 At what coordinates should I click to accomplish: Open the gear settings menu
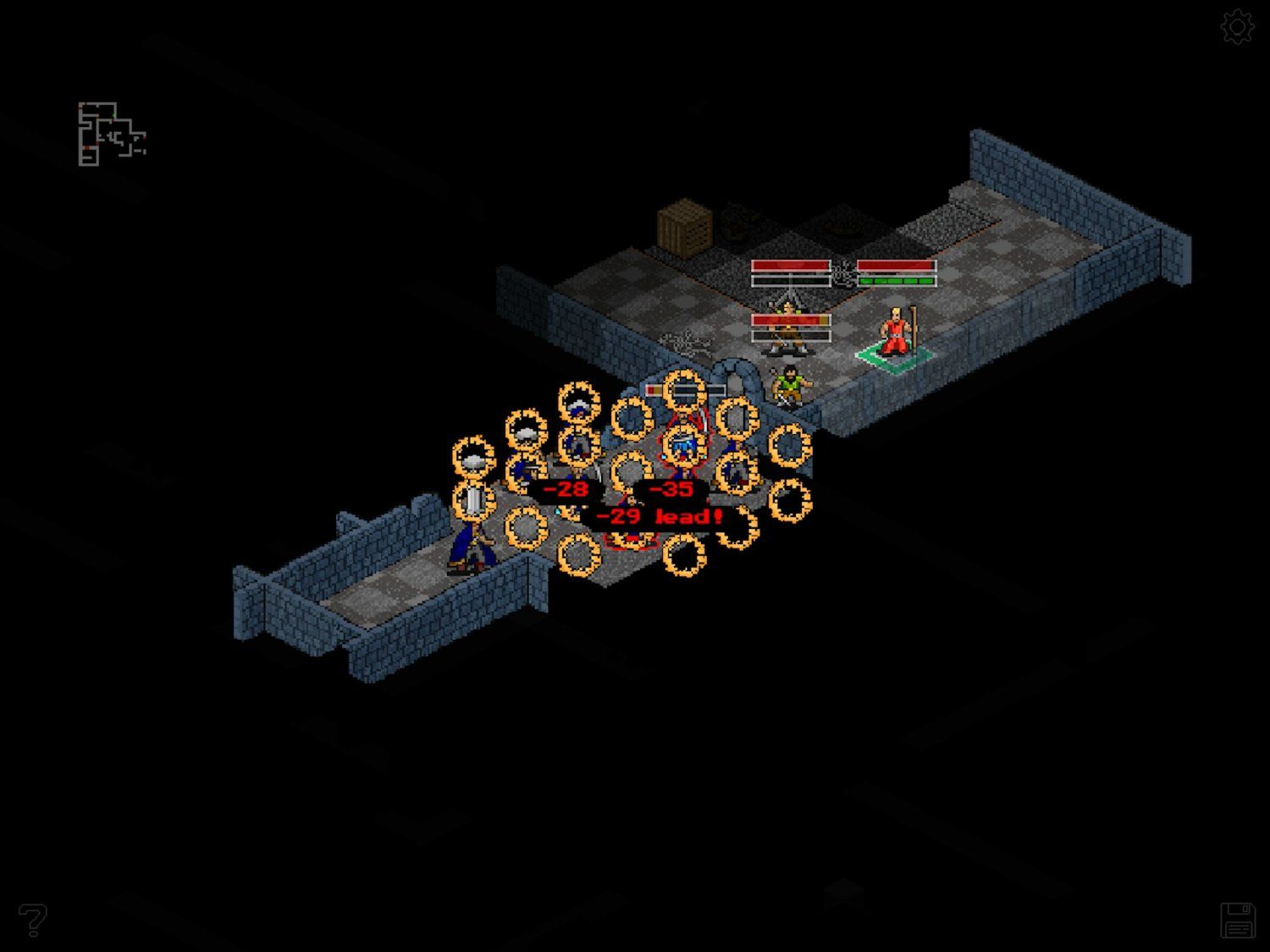(x=1237, y=27)
